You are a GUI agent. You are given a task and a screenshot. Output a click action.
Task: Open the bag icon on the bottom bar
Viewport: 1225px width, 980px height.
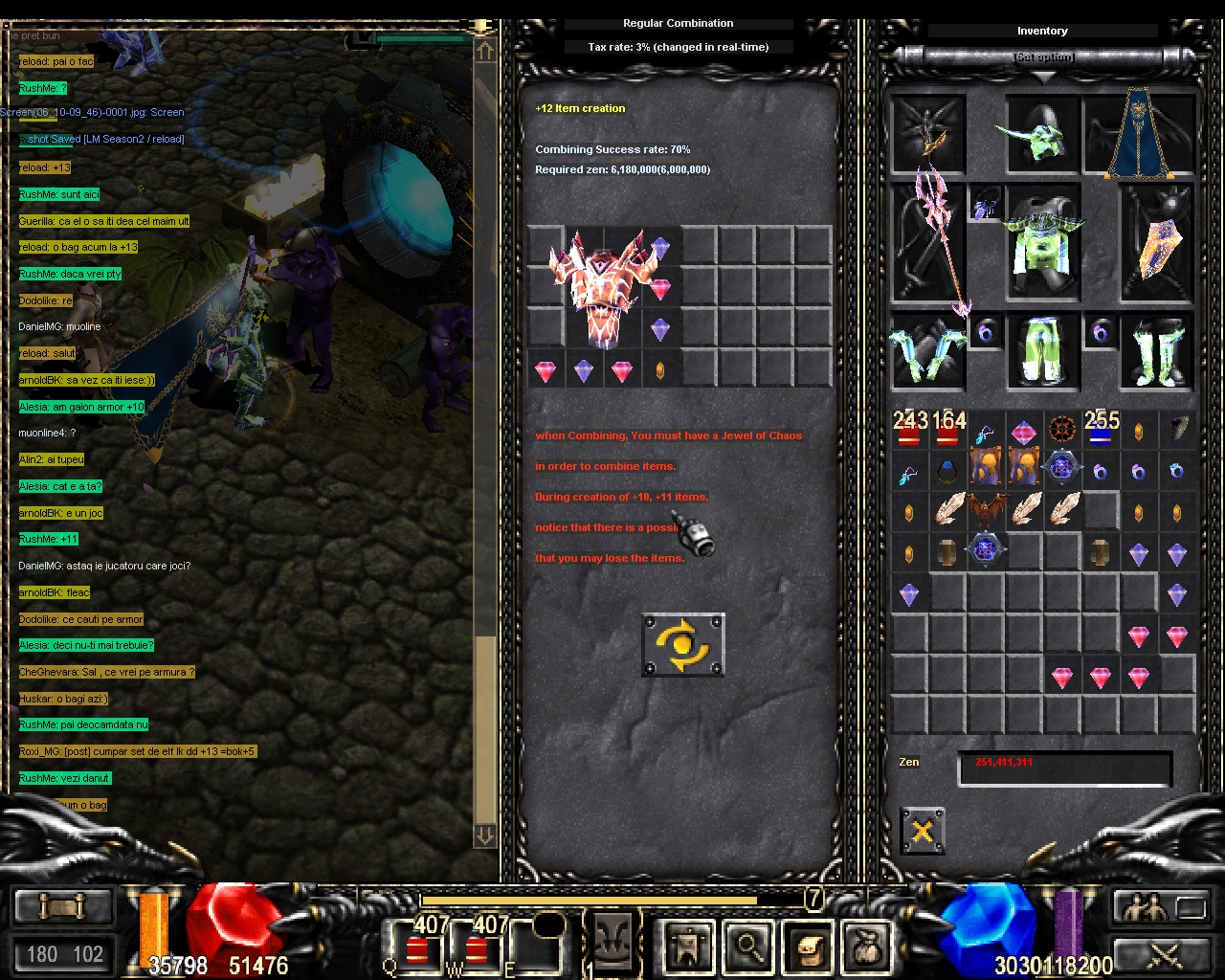pyautogui.click(x=868, y=946)
